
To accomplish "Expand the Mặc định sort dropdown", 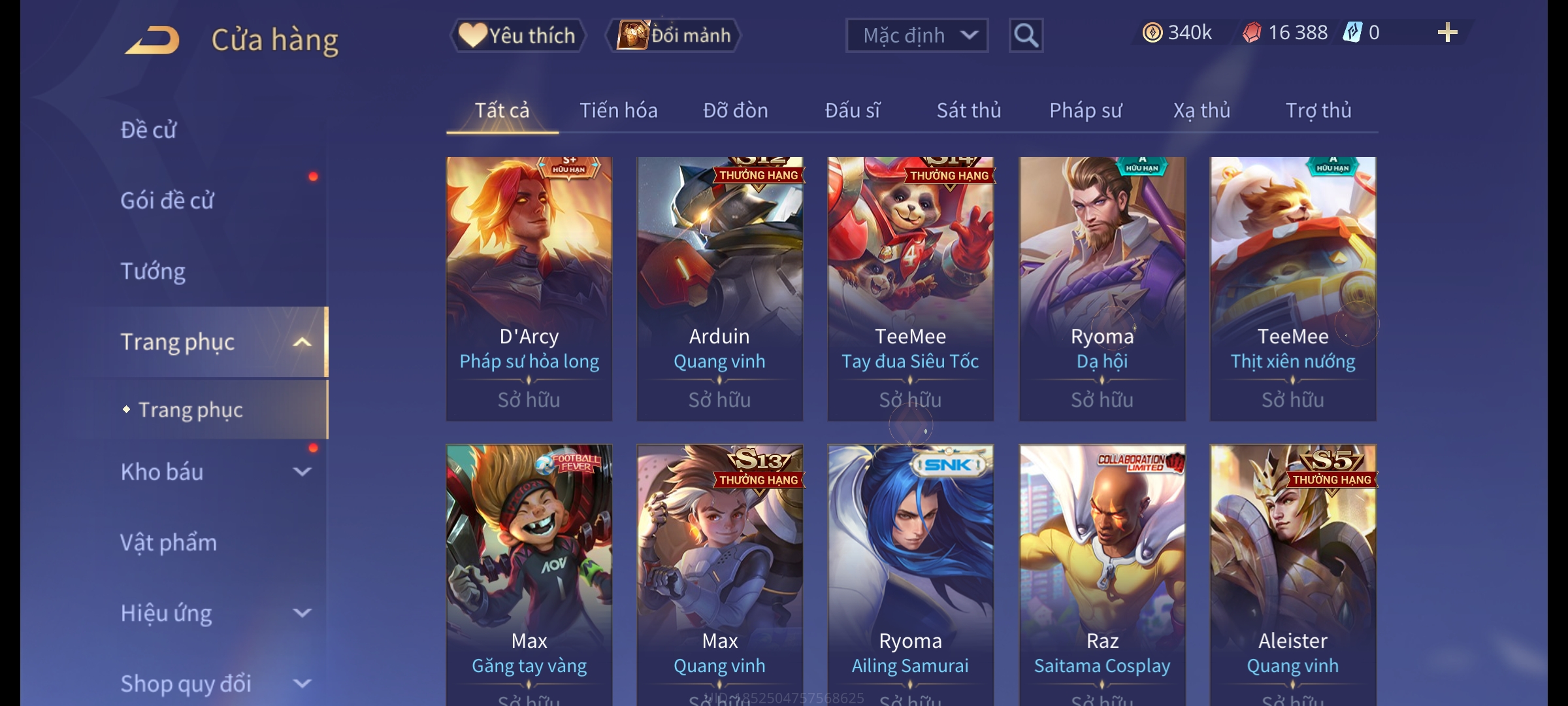I will point(916,35).
